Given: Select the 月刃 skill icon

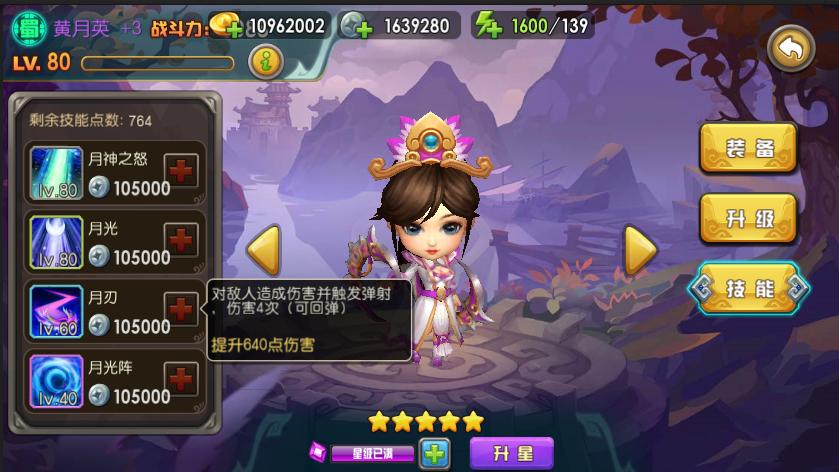Looking at the screenshot, I should 56,311.
